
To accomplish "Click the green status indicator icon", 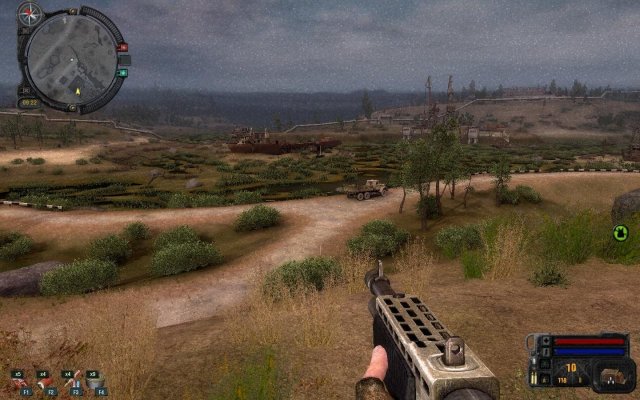I will click(620, 234).
